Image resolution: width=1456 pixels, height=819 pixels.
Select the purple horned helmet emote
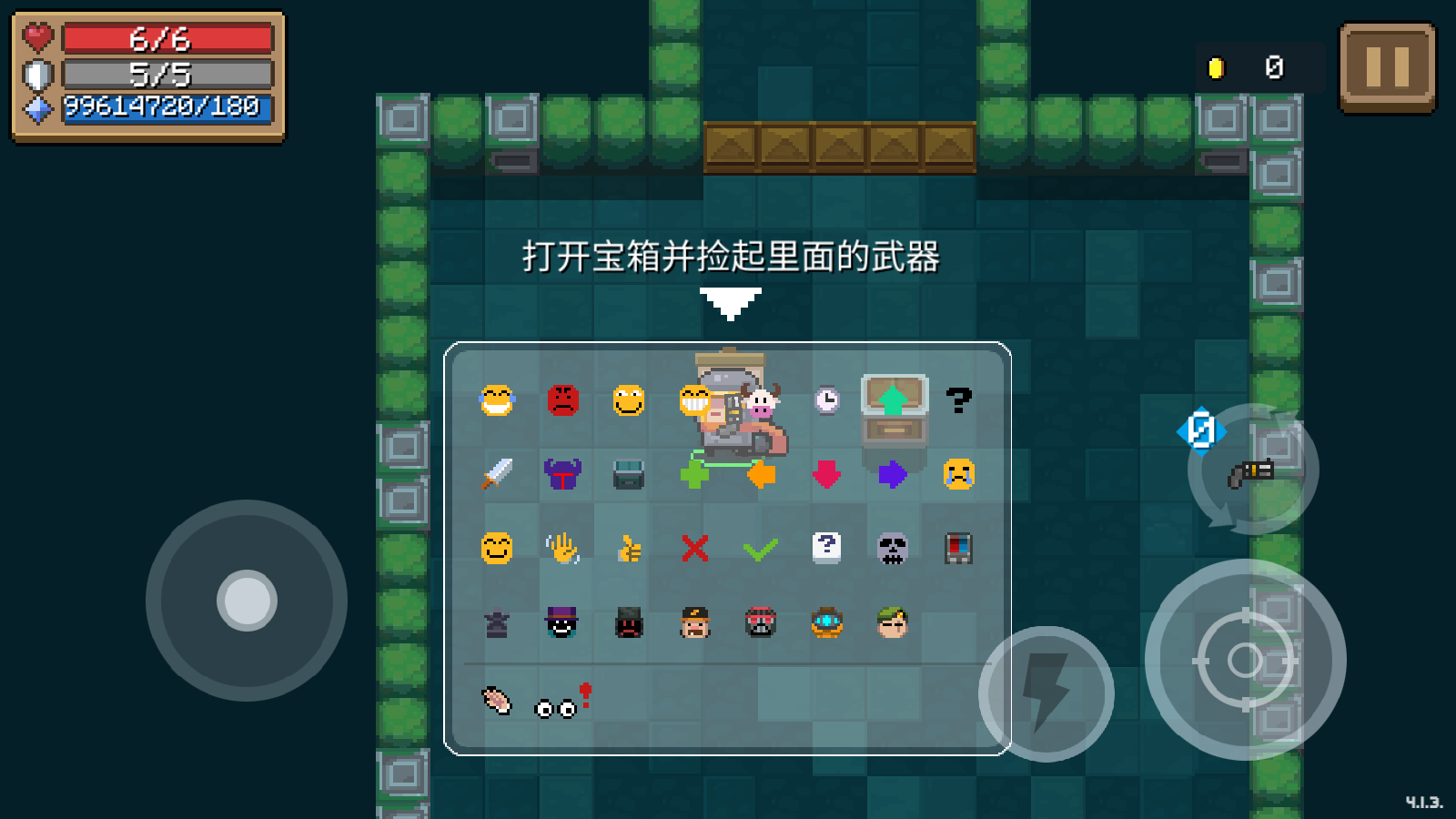(562, 471)
